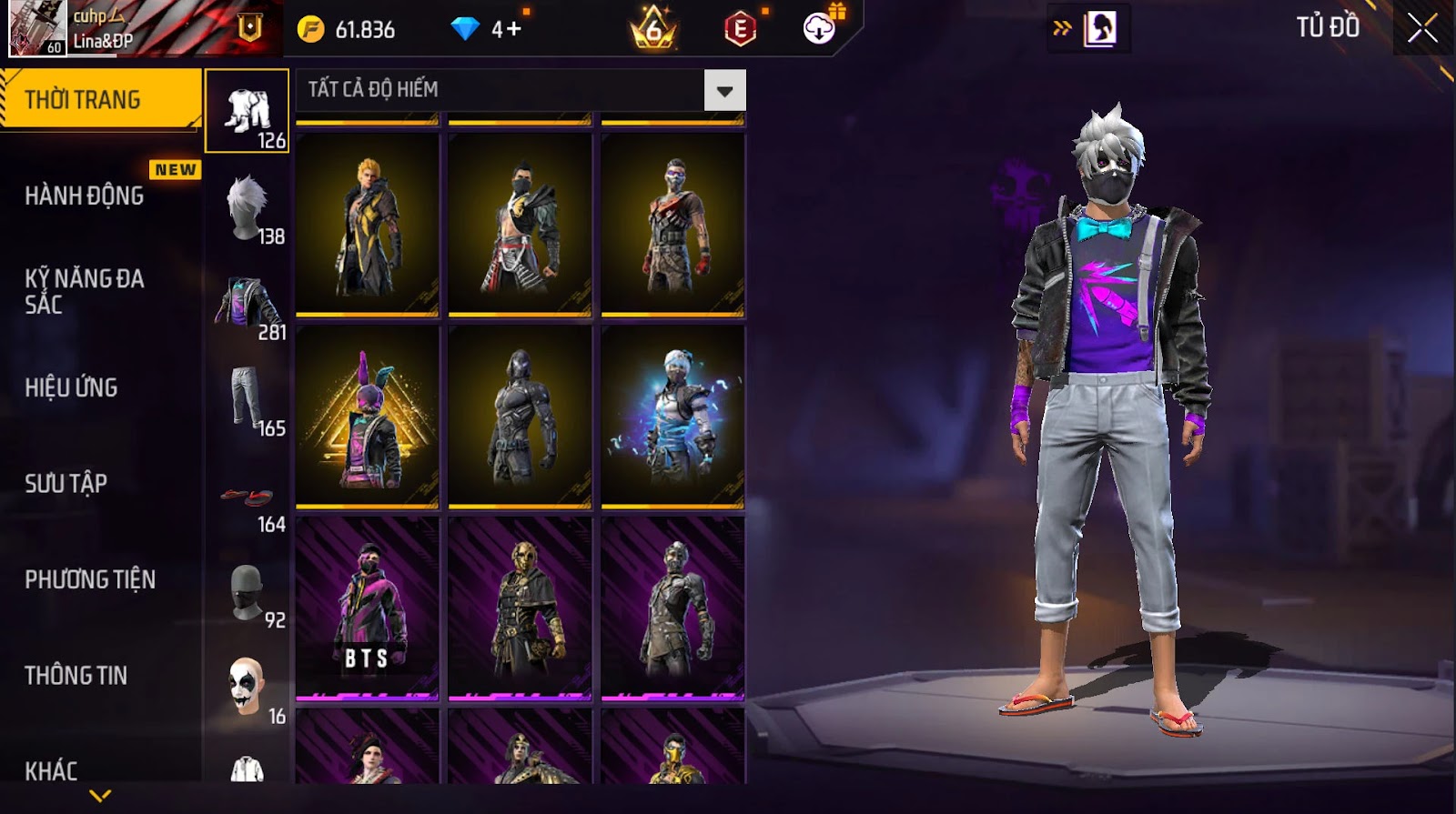Select the bunny-eared outfit with golden triangle
1456x814 pixels.
(368, 417)
